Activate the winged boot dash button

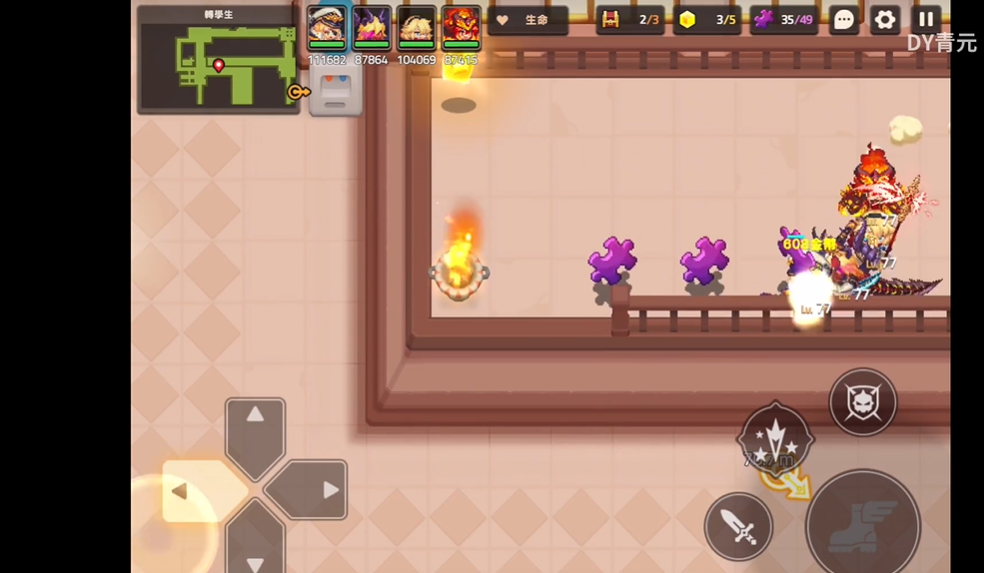click(862, 526)
